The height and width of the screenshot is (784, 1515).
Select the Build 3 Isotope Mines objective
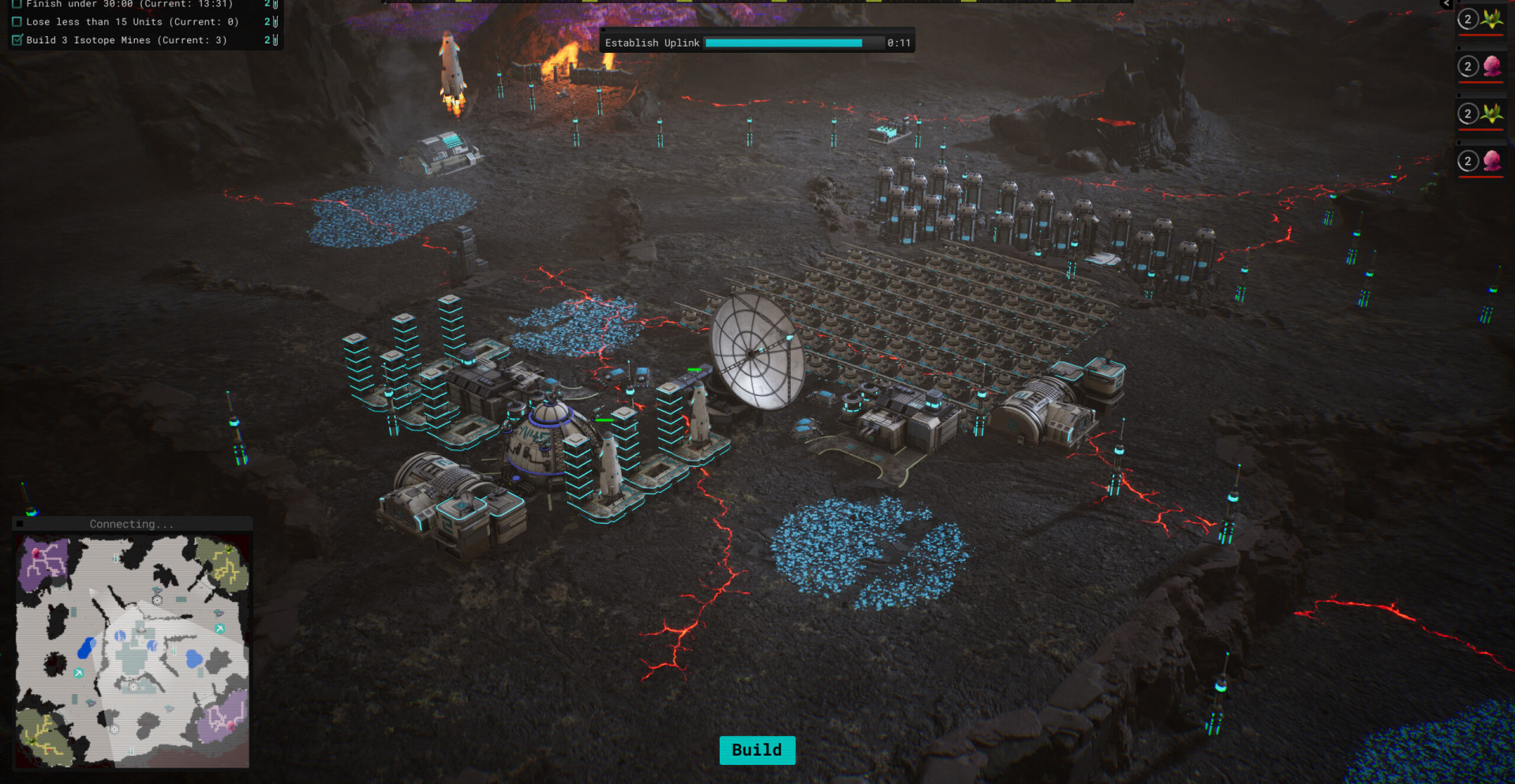(126, 40)
